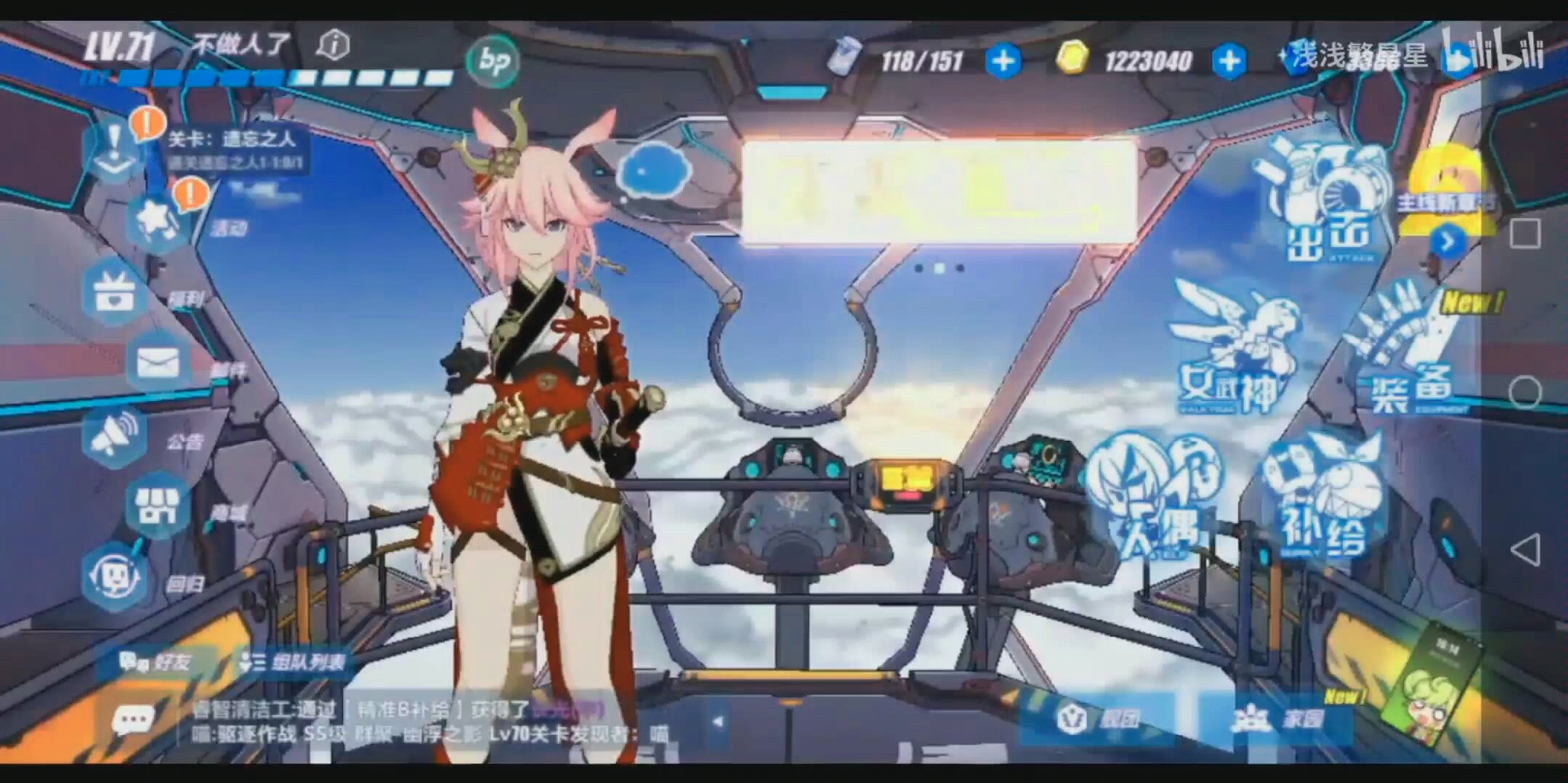Image resolution: width=1568 pixels, height=783 pixels.
Task: Show player info via the info icon
Action: [x=334, y=45]
